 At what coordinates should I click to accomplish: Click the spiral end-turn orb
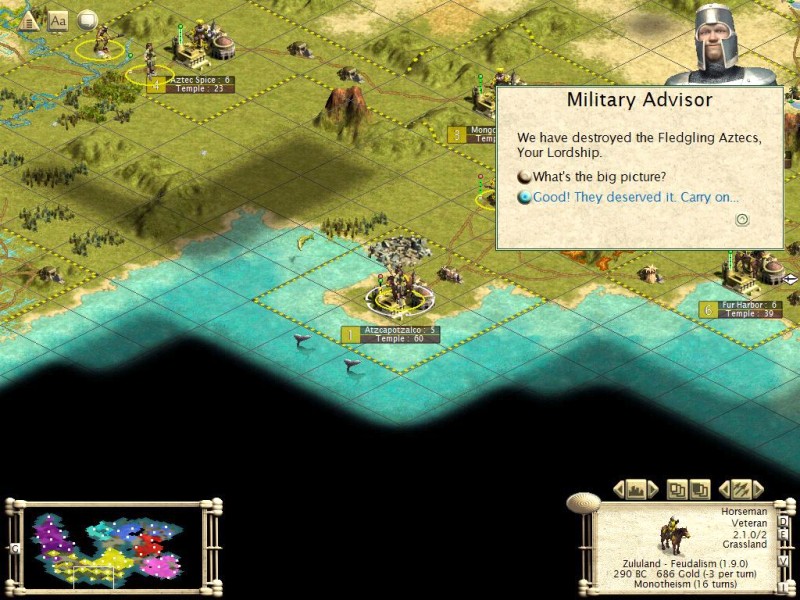click(x=581, y=503)
